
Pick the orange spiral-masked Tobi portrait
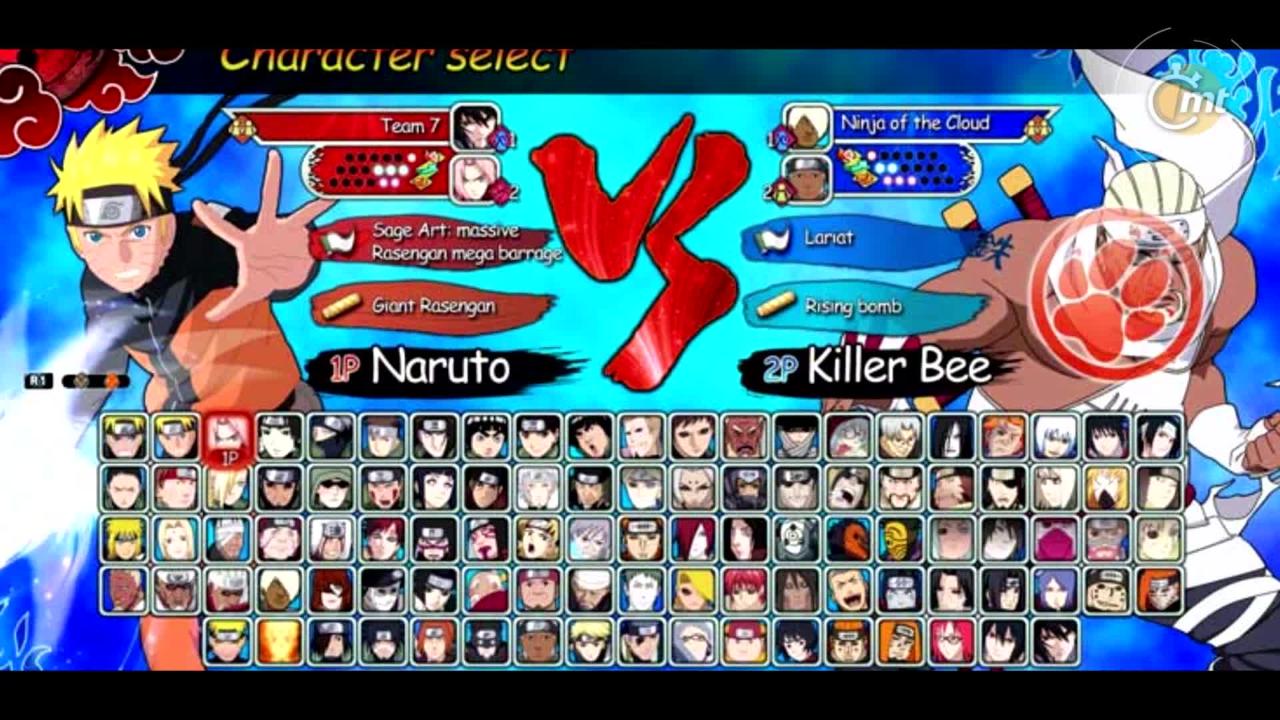848,539
